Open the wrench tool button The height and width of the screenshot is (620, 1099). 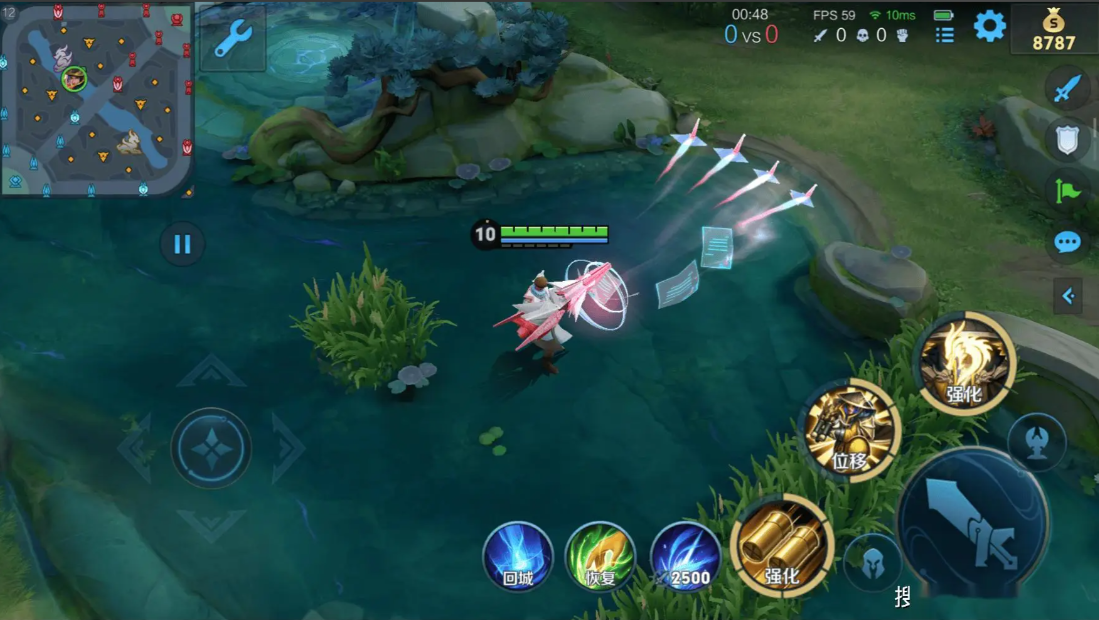[233, 38]
